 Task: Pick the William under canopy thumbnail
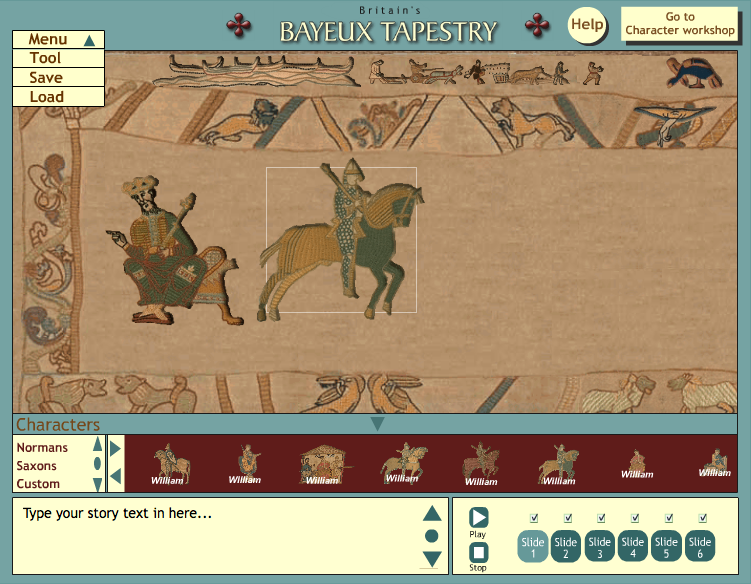tap(322, 464)
